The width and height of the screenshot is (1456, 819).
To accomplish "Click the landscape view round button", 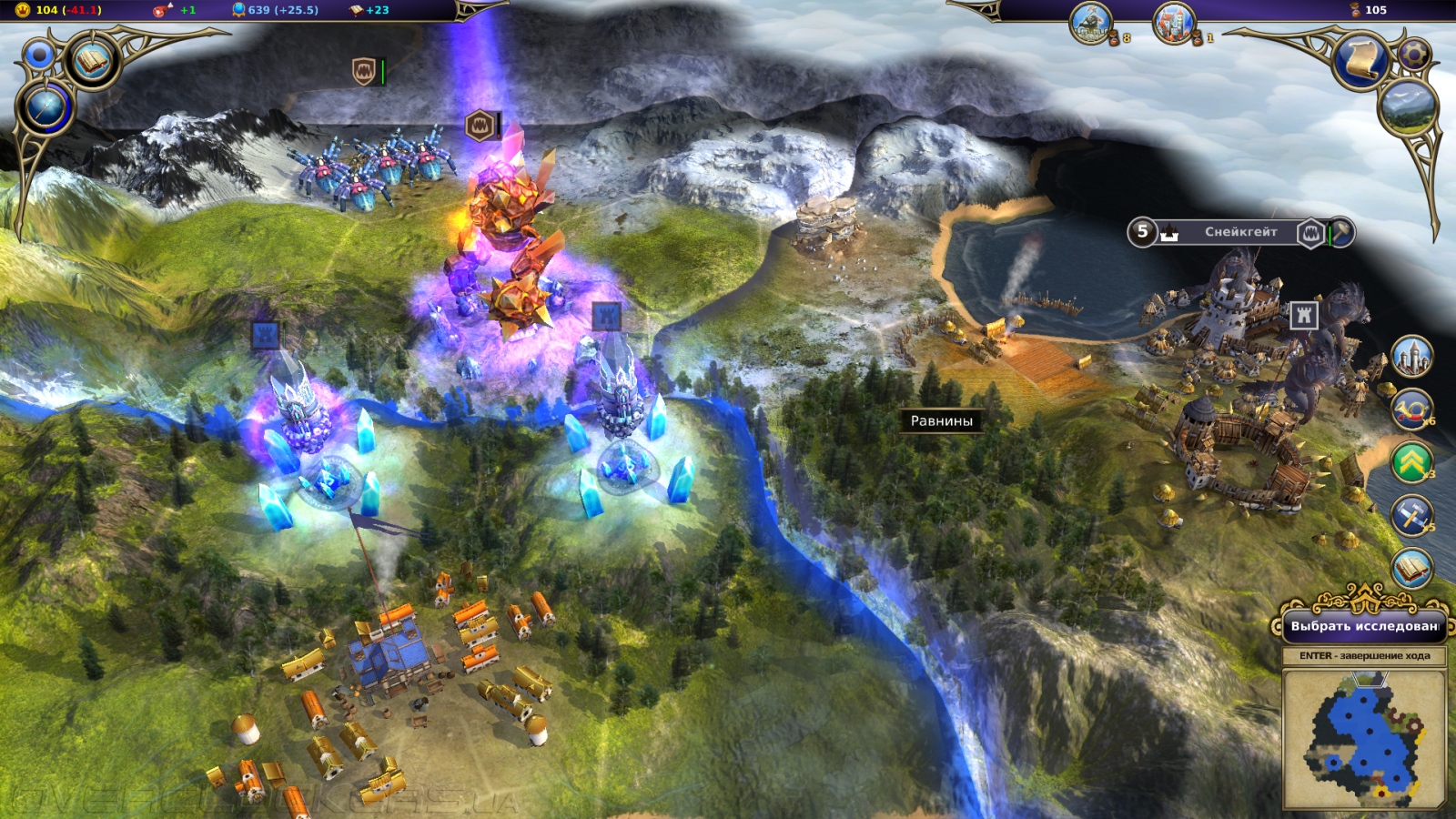I will pyautogui.click(x=1407, y=106).
